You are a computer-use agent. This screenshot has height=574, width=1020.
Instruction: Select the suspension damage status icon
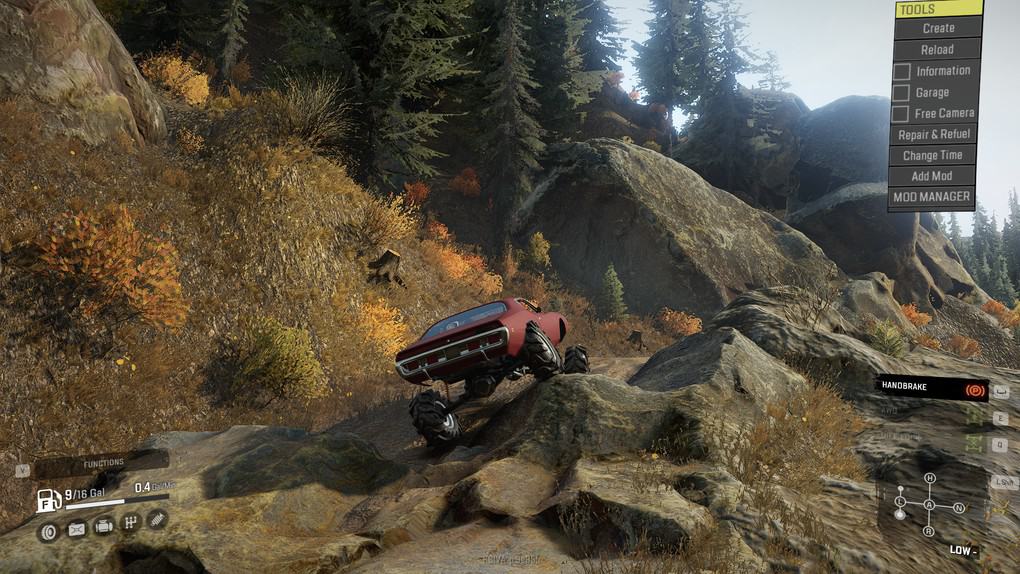point(157,519)
